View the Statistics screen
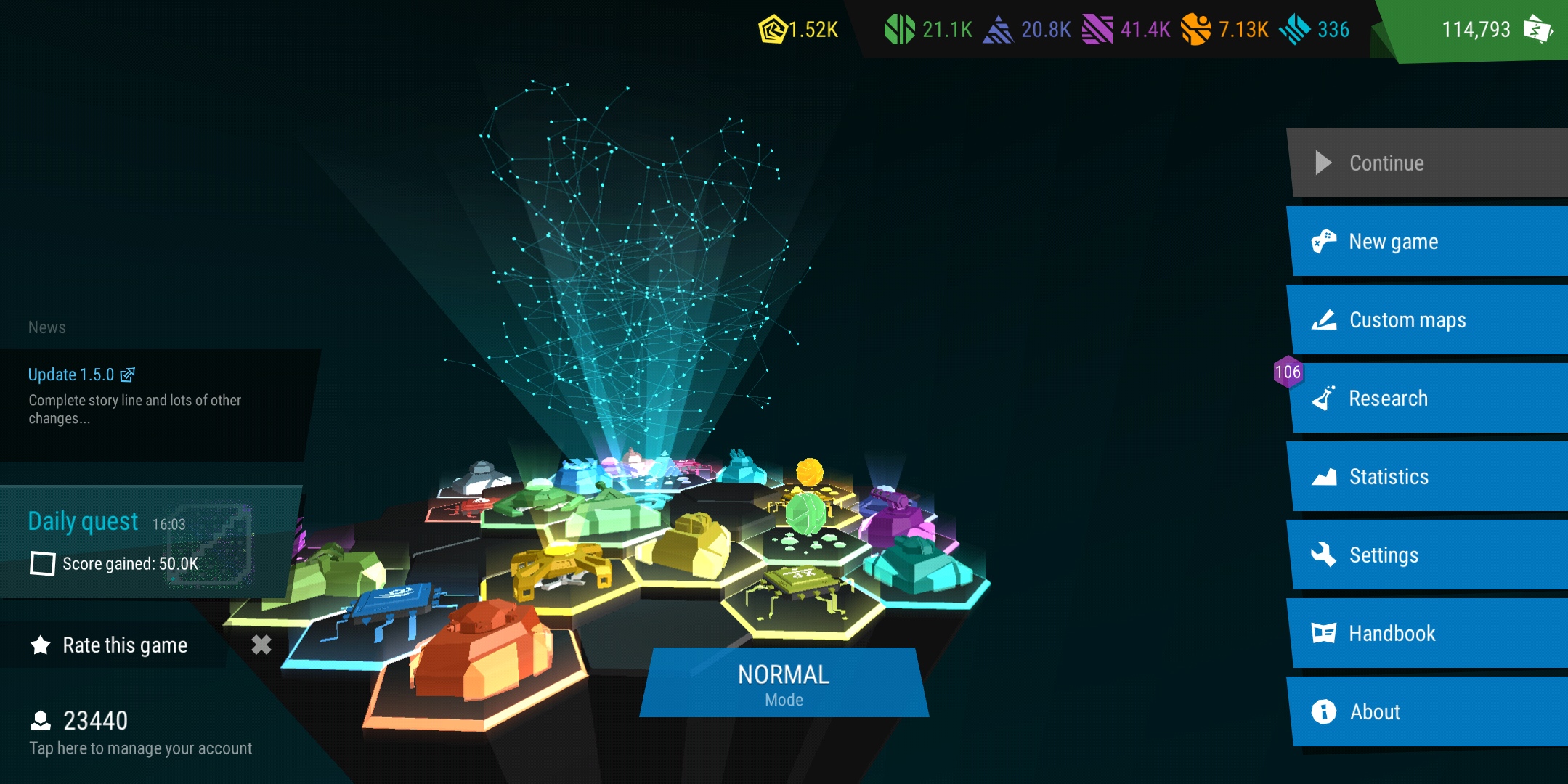The height and width of the screenshot is (784, 1568). (x=1427, y=477)
